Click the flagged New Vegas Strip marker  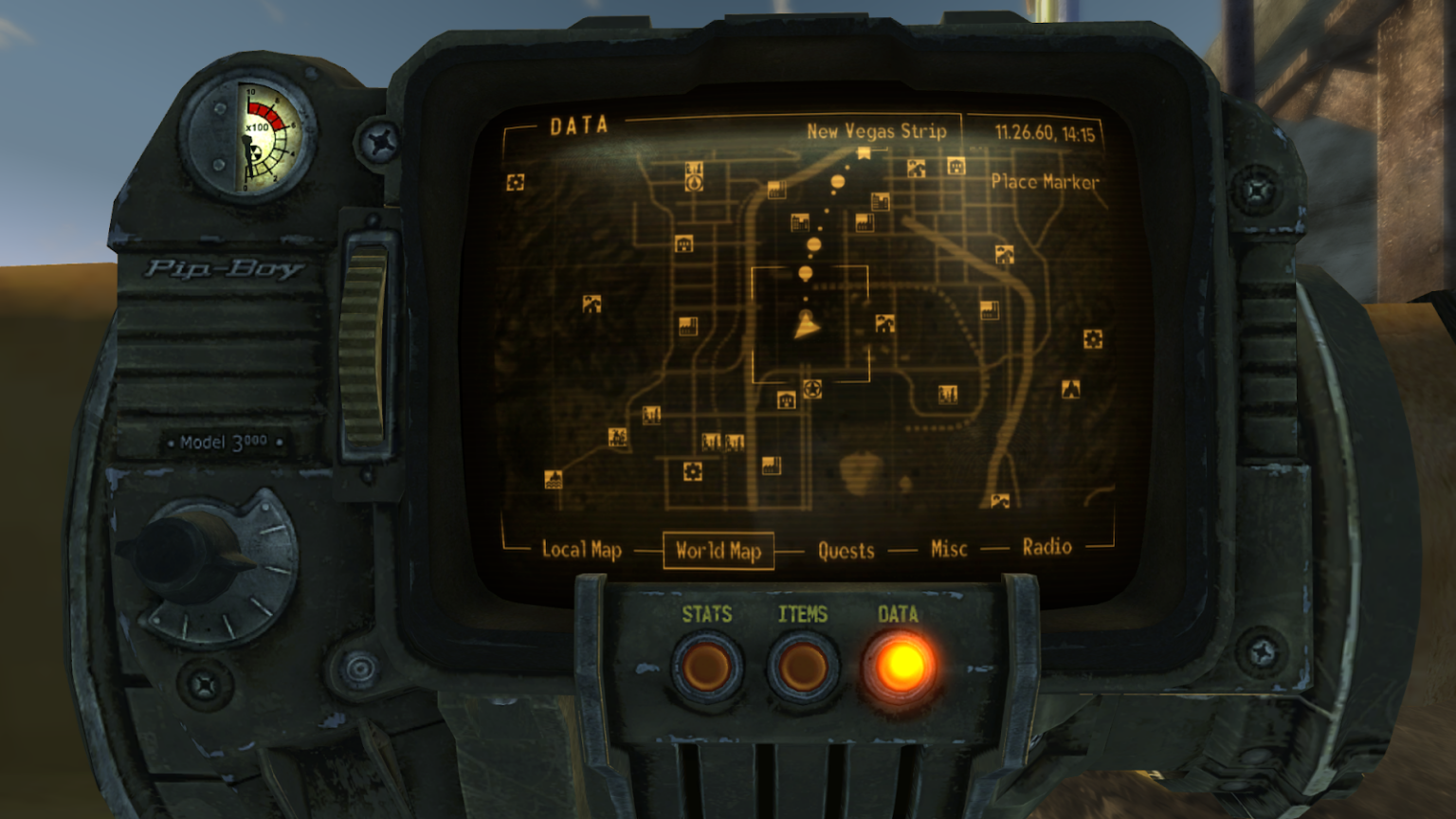pyautogui.click(x=862, y=154)
